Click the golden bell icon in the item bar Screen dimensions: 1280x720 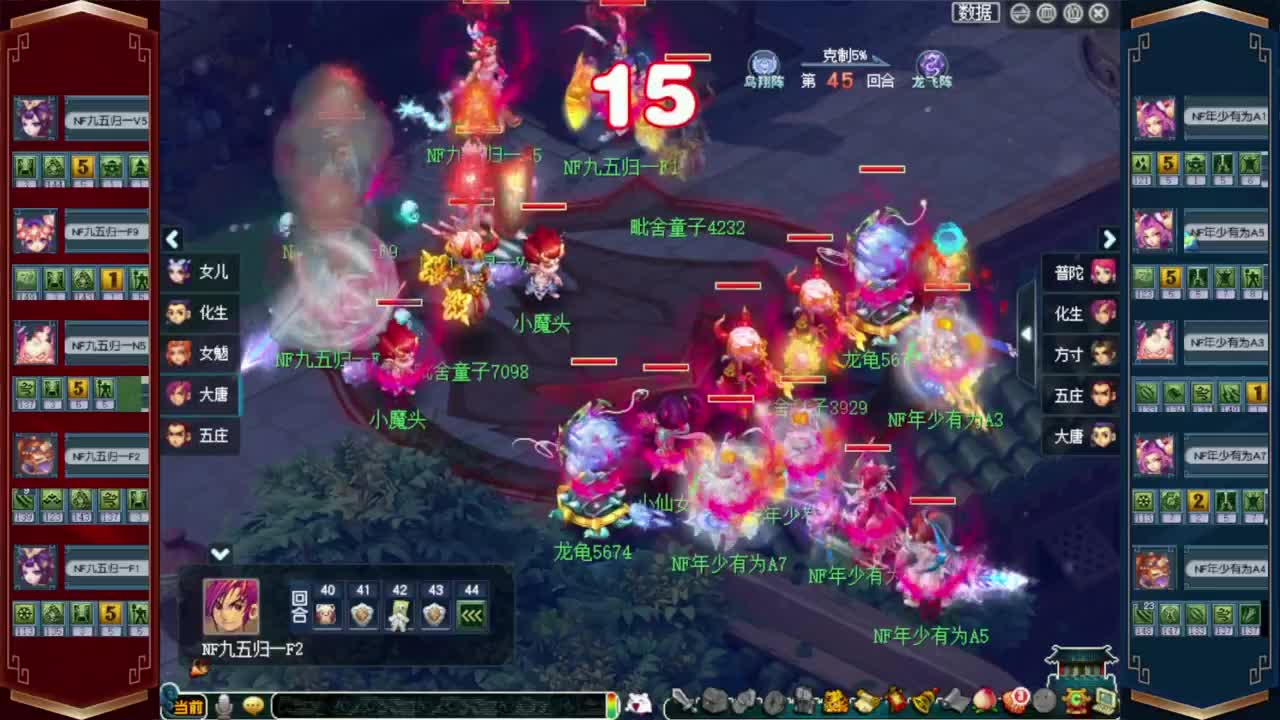[922, 702]
